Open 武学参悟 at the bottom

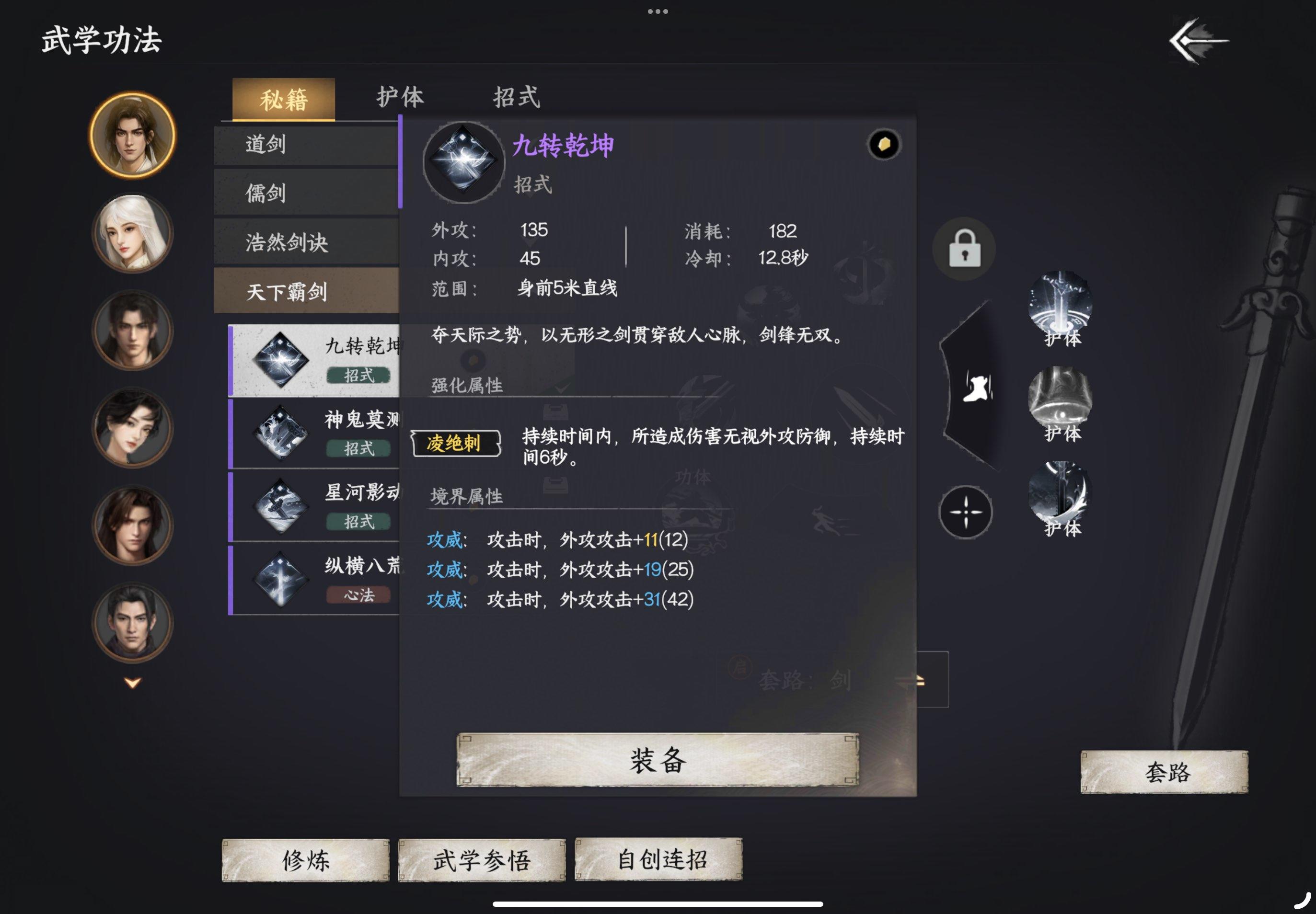click(481, 858)
